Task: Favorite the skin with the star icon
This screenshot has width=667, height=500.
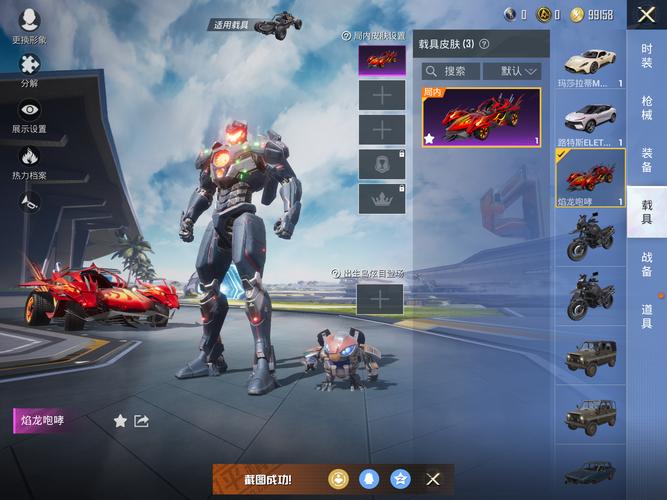Action: 120,421
